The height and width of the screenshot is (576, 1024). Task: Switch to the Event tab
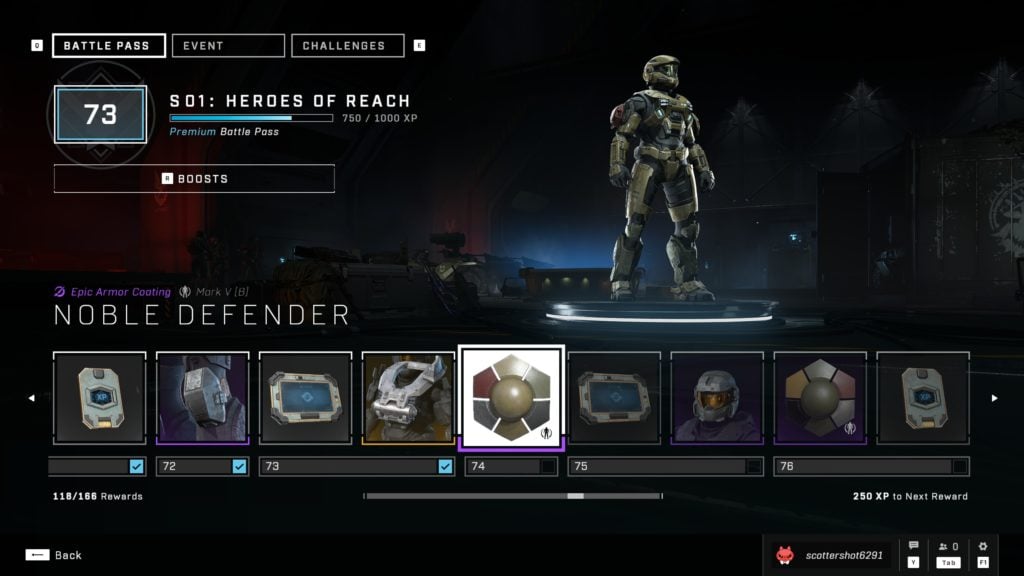pos(228,46)
